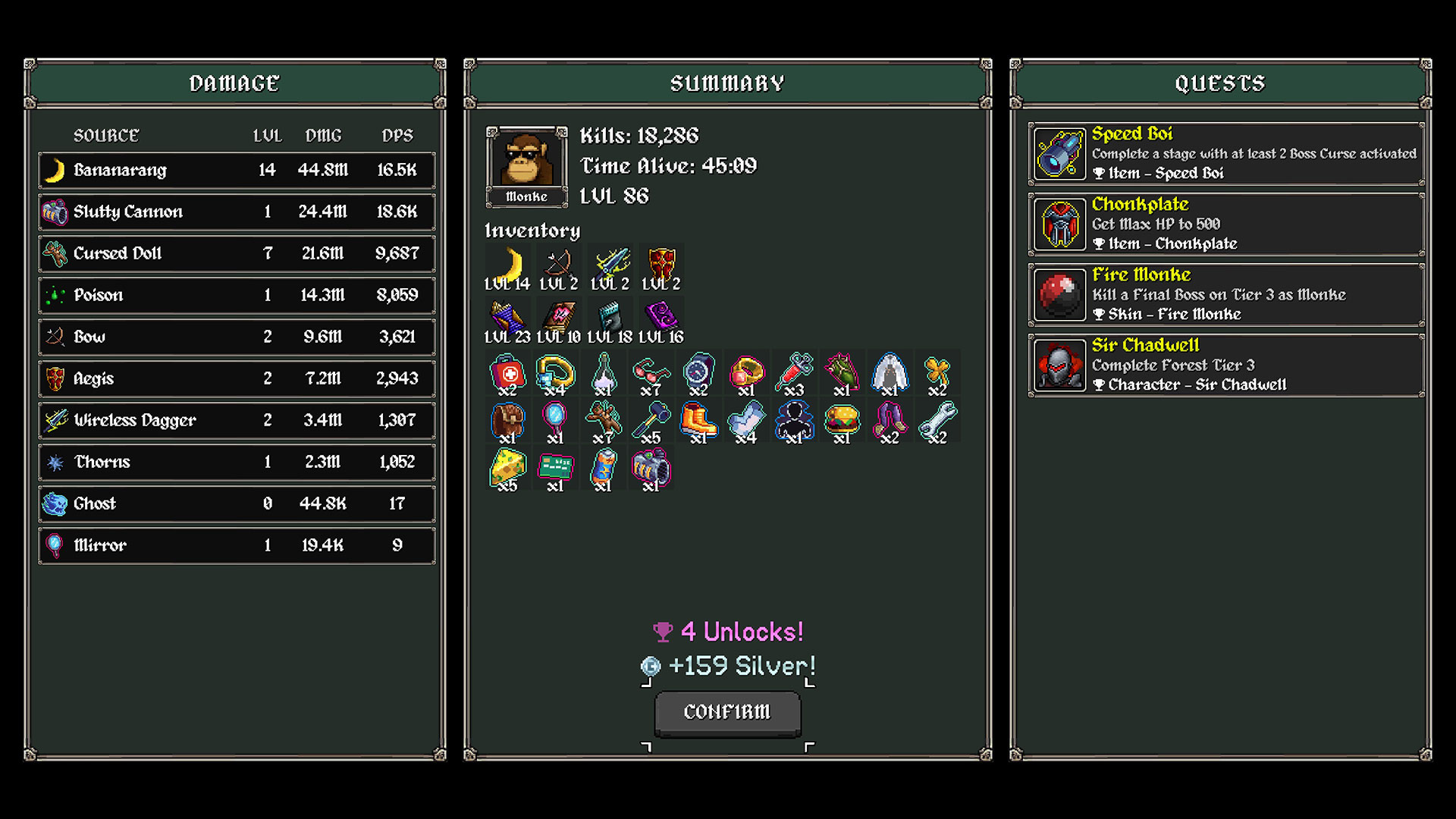
Task: Choose the Poison damage row
Action: pyautogui.click(x=237, y=295)
